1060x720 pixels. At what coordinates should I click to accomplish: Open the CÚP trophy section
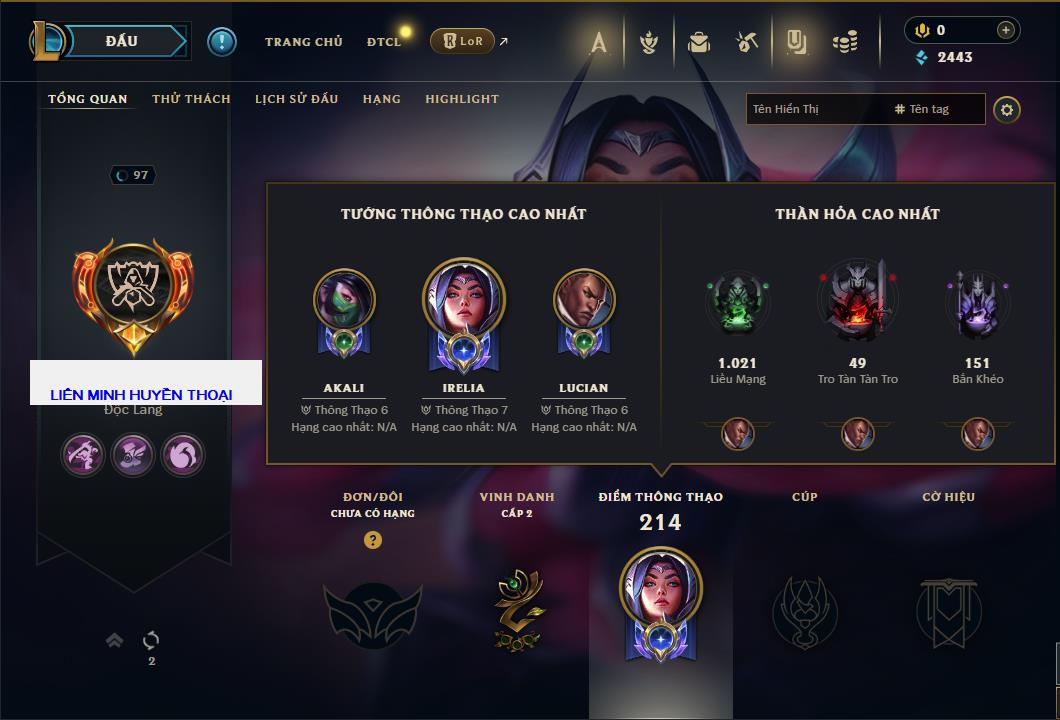point(804,610)
